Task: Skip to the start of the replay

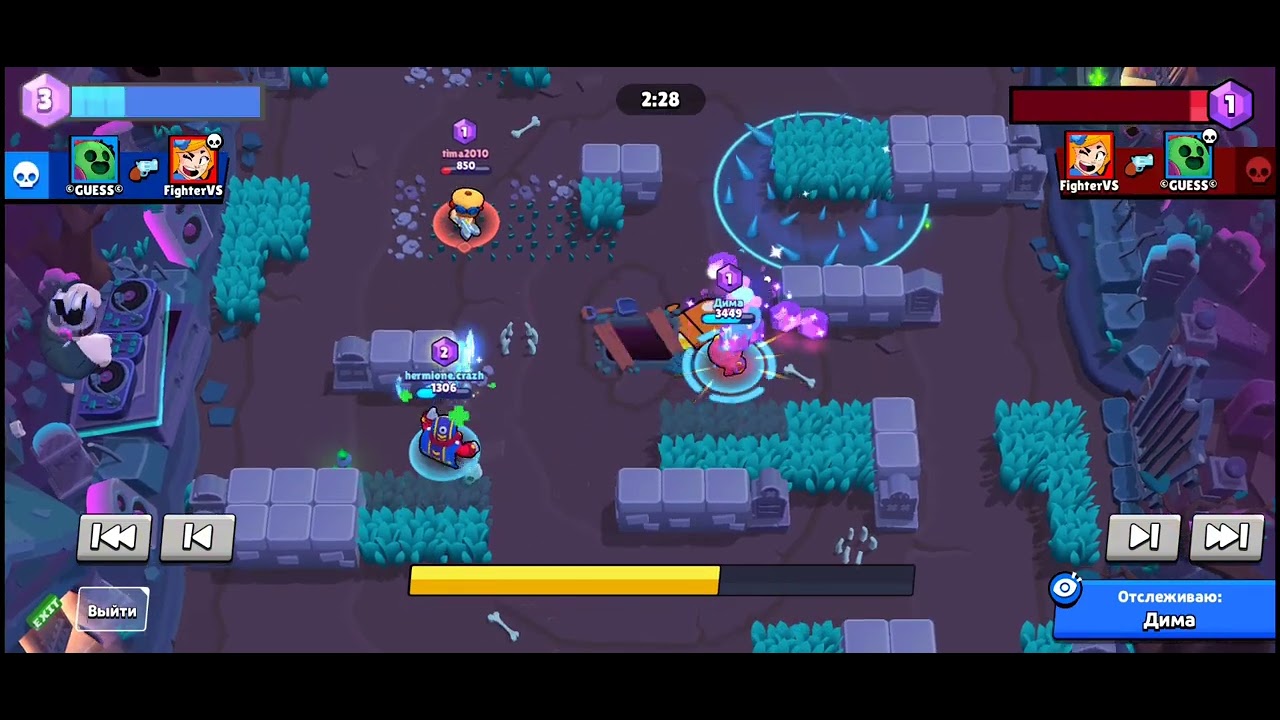Action: 114,537
